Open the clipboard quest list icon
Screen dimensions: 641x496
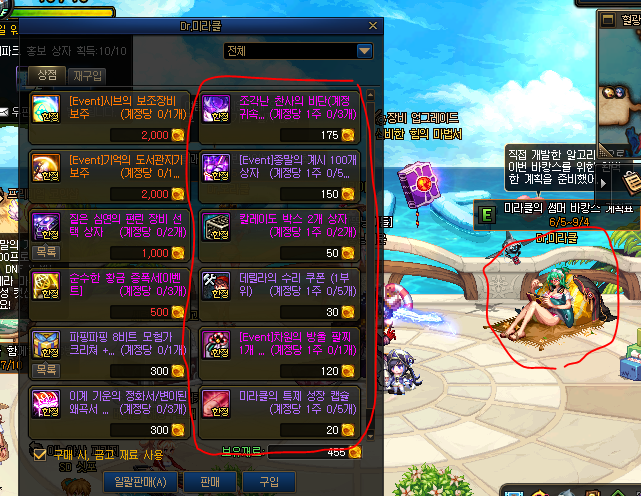pos(630,181)
